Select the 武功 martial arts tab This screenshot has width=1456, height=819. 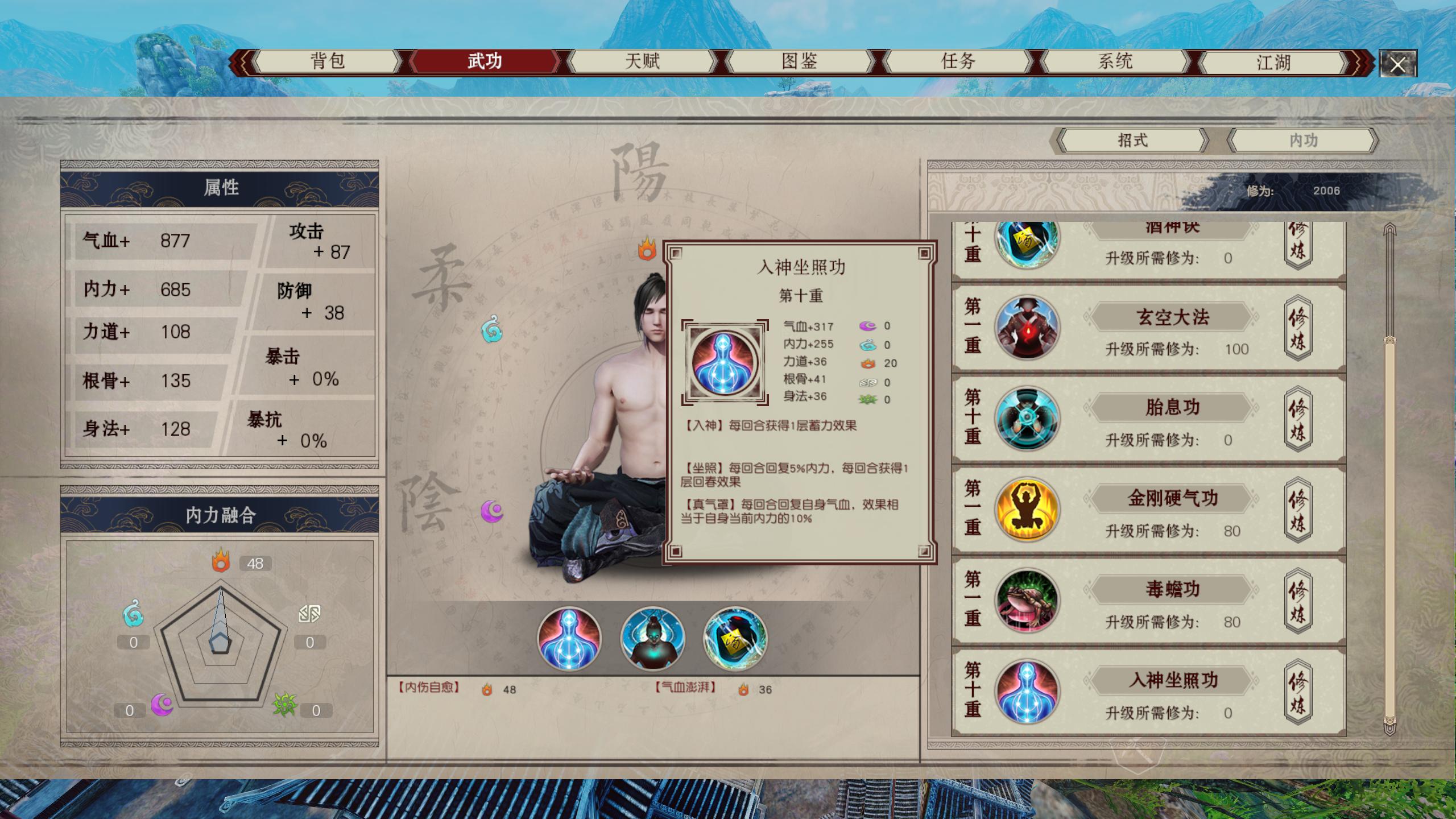tap(485, 61)
